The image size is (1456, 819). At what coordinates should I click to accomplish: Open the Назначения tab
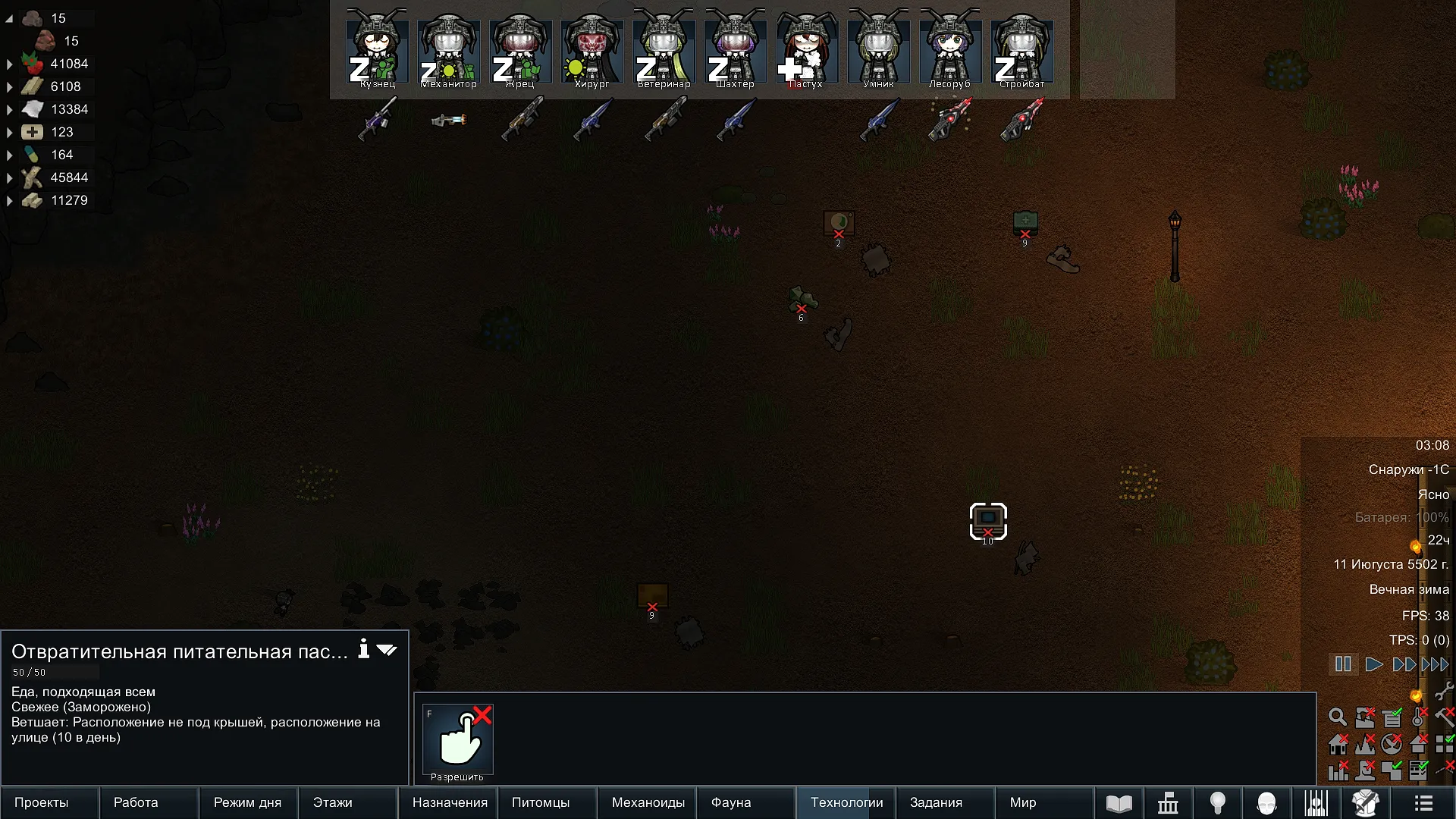point(450,802)
